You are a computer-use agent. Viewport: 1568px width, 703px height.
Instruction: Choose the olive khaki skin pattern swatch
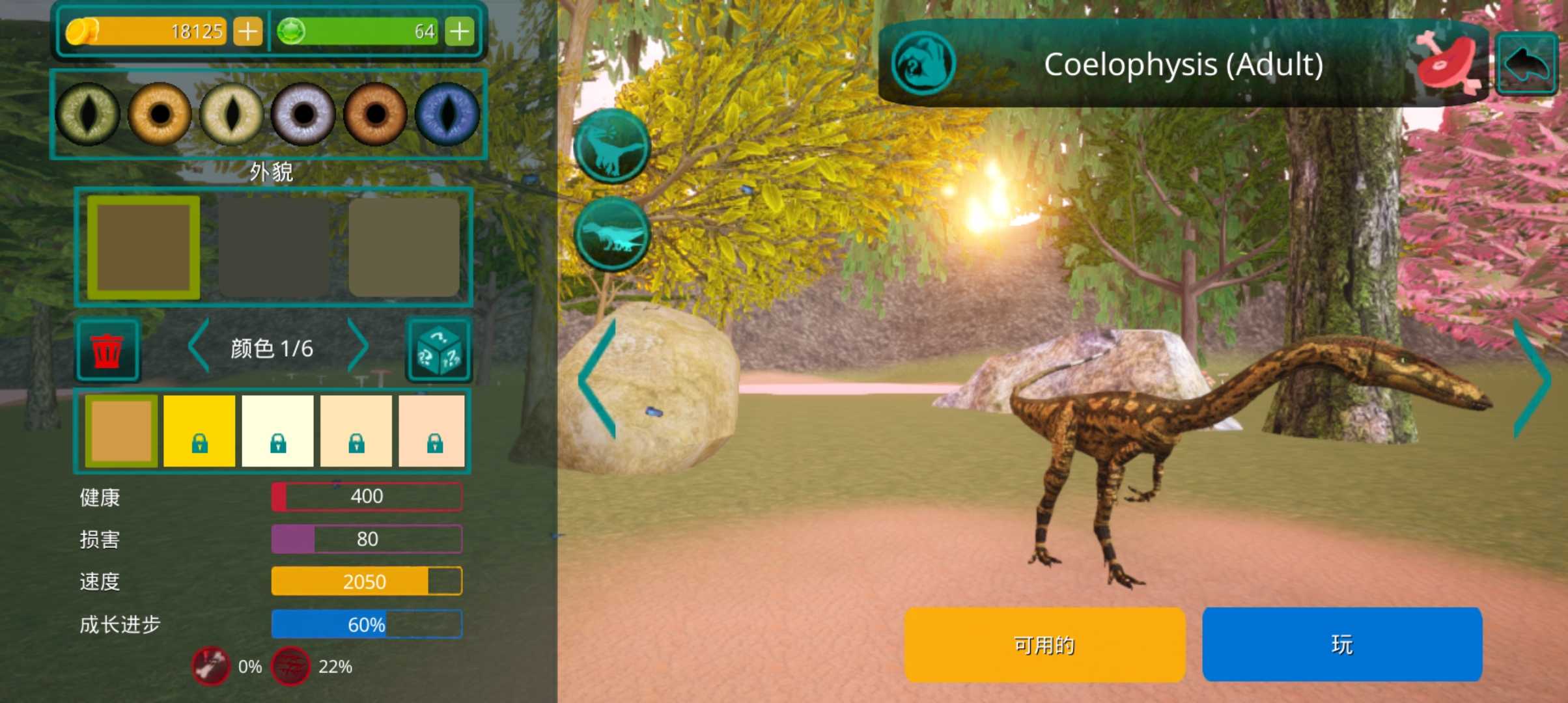(x=404, y=247)
